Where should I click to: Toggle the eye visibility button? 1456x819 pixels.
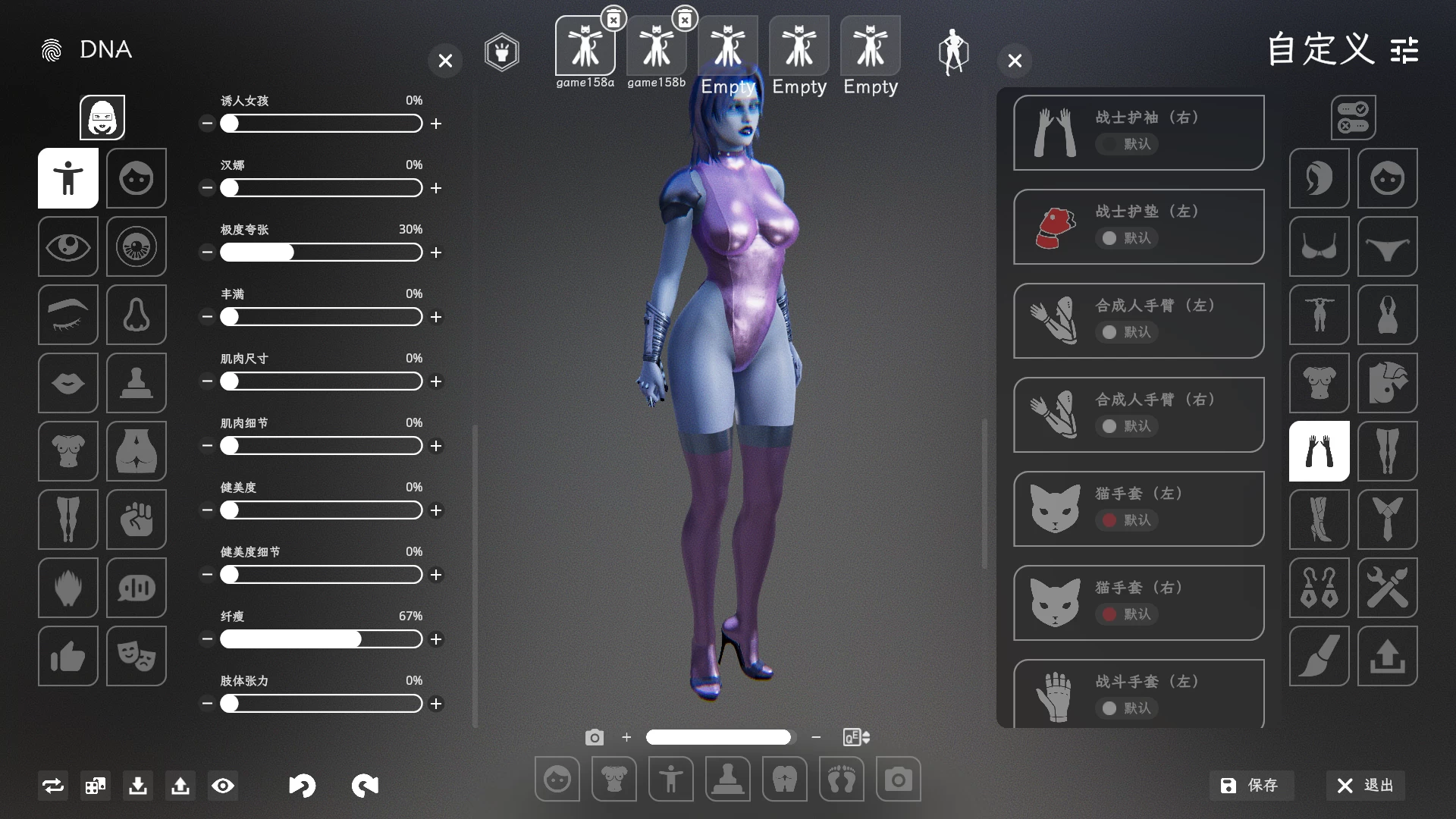click(x=223, y=786)
